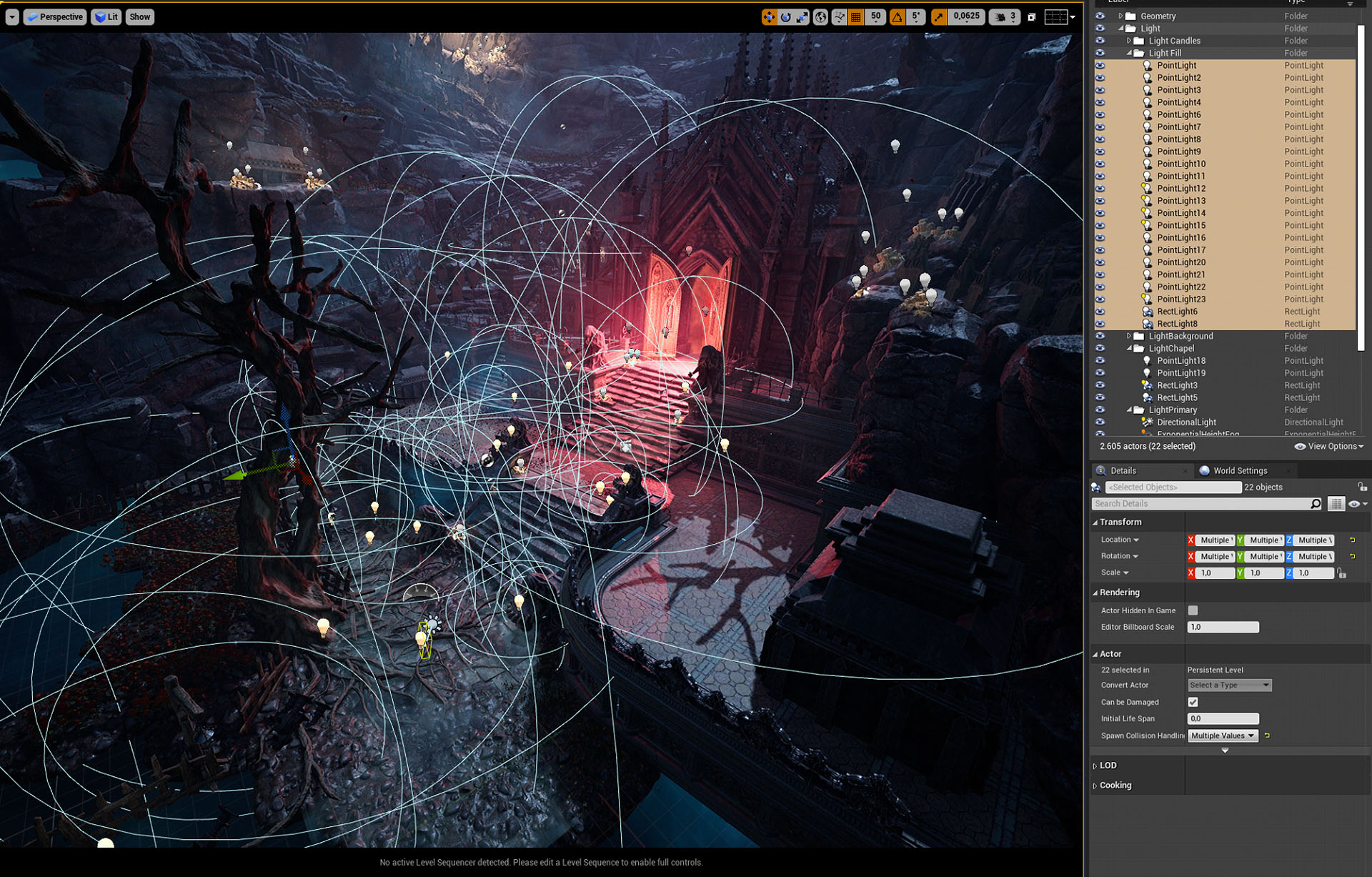Expand the Geometry folder
Screen dimensions: 1372x877
pos(1120,16)
